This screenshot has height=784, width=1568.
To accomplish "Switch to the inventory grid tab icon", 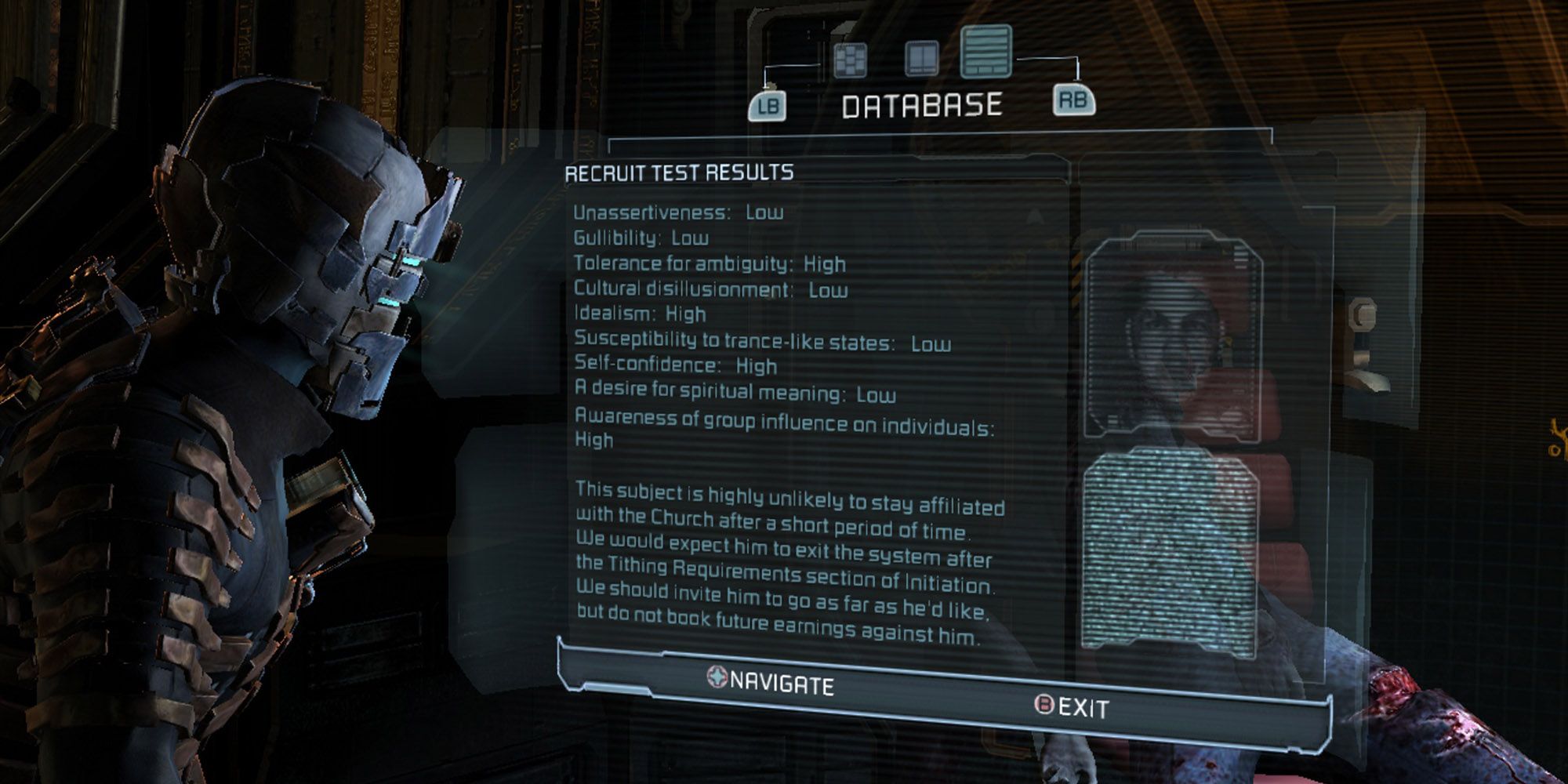I will point(850,60).
